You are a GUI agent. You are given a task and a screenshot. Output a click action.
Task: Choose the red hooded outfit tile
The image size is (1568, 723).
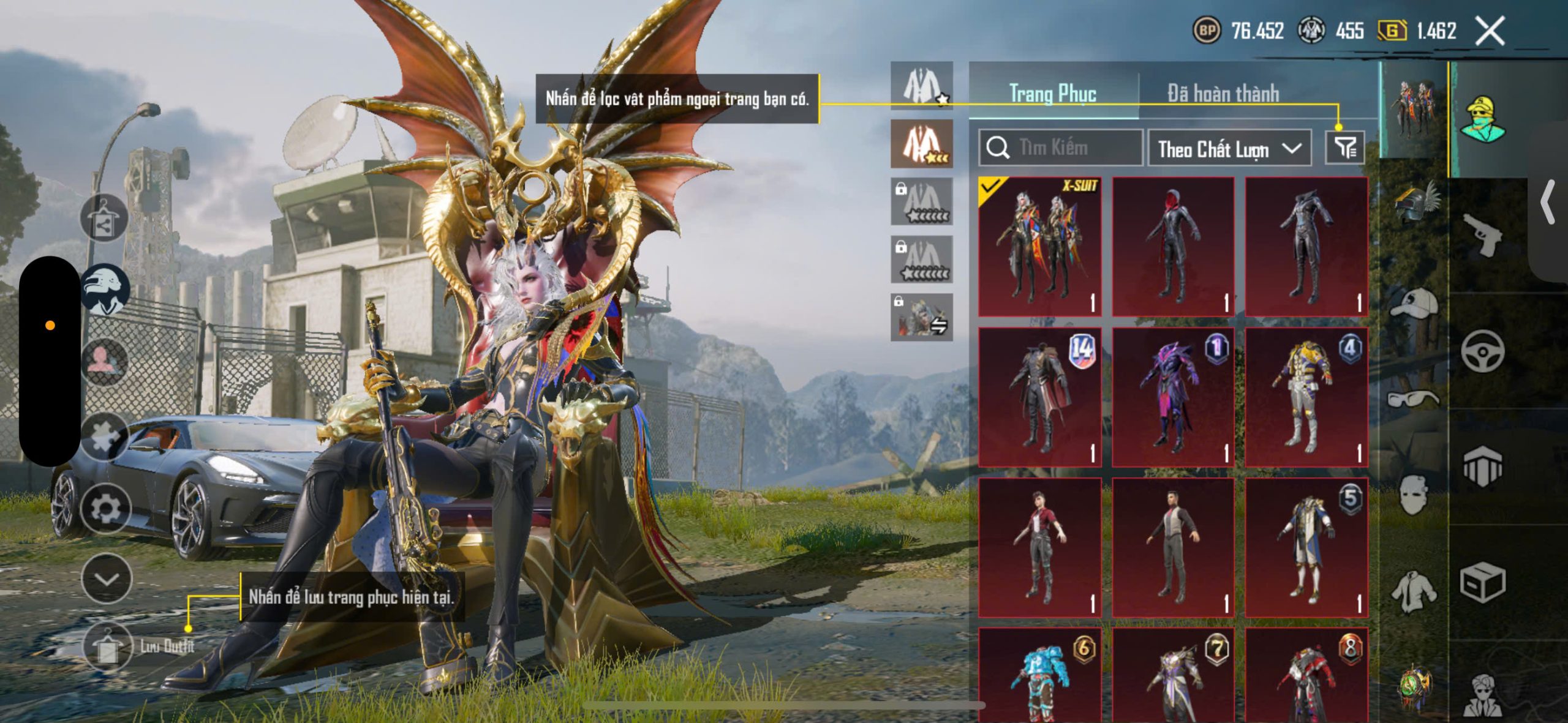pos(1173,247)
